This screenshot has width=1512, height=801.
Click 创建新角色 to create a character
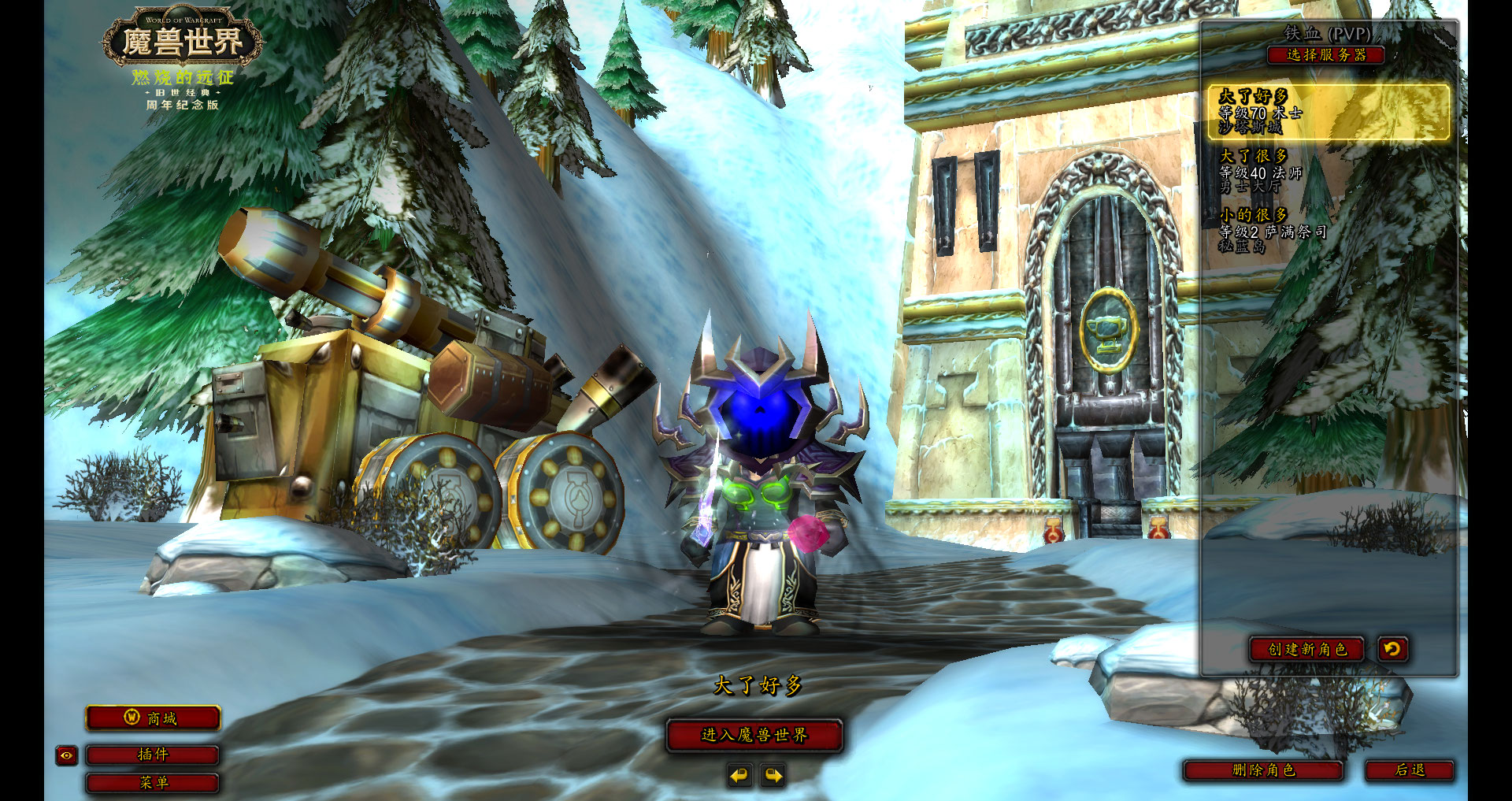1307,649
